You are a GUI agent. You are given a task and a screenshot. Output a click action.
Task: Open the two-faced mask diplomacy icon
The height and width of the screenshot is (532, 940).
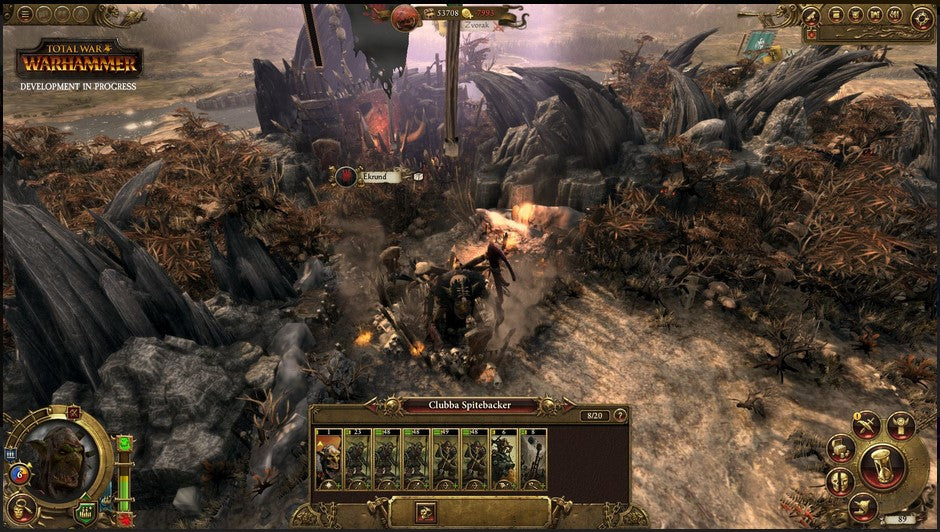pyautogui.click(x=840, y=481)
